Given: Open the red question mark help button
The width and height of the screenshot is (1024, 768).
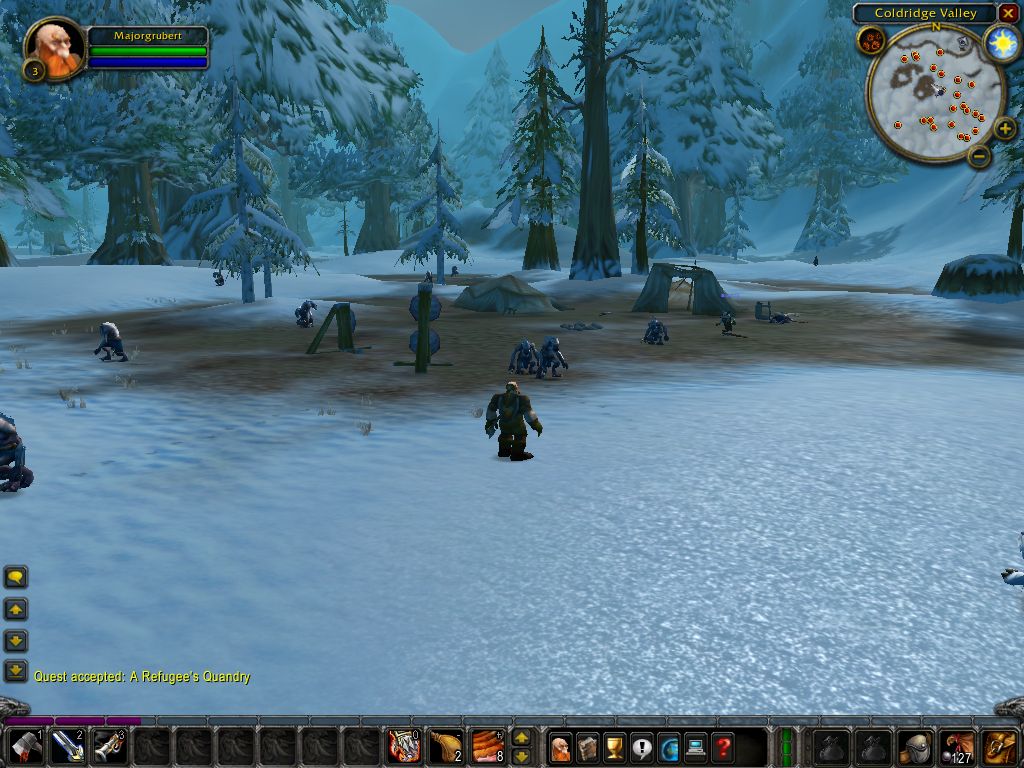Looking at the screenshot, I should tap(723, 747).
